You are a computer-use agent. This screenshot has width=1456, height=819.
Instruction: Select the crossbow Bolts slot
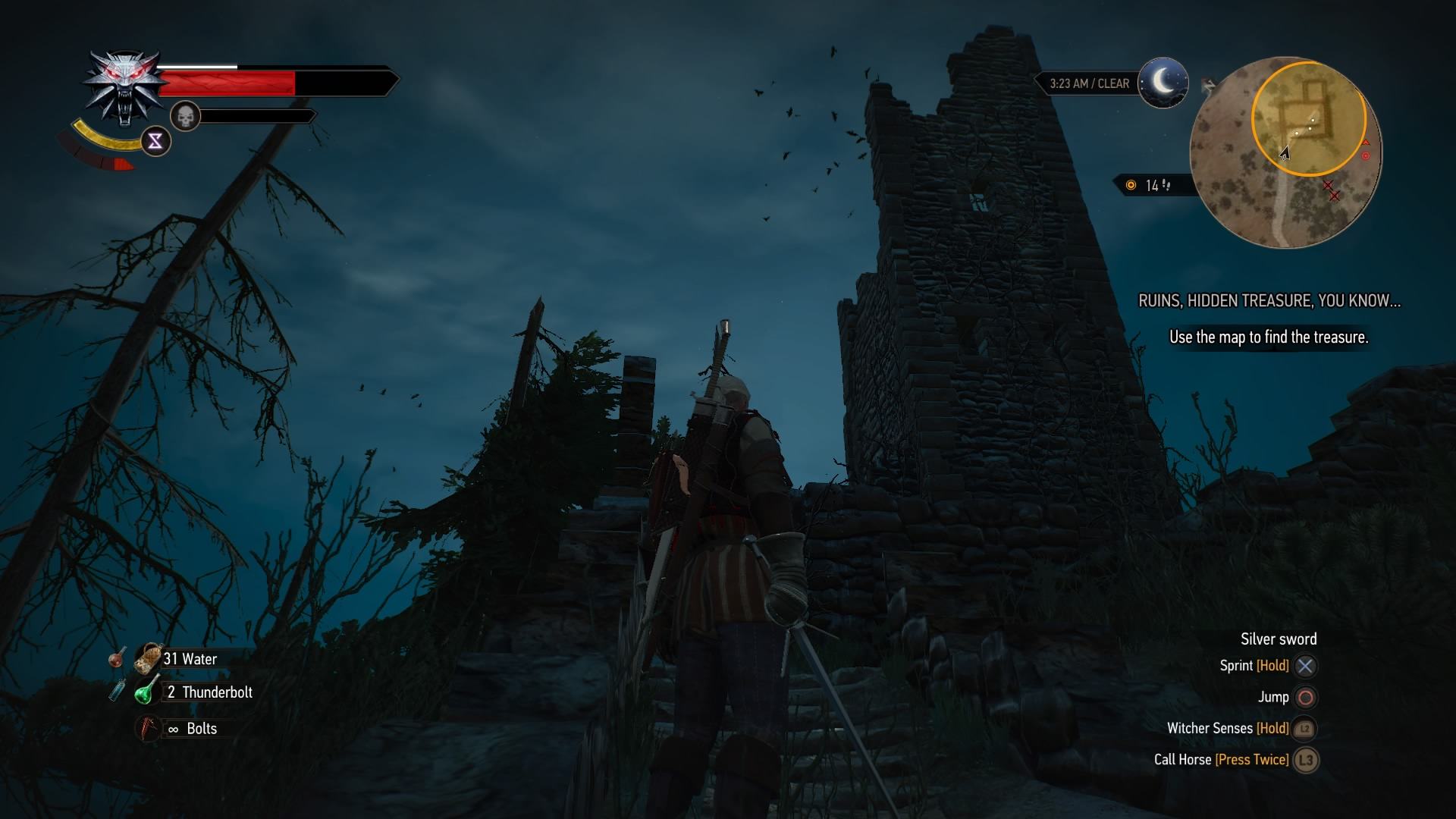(149, 728)
